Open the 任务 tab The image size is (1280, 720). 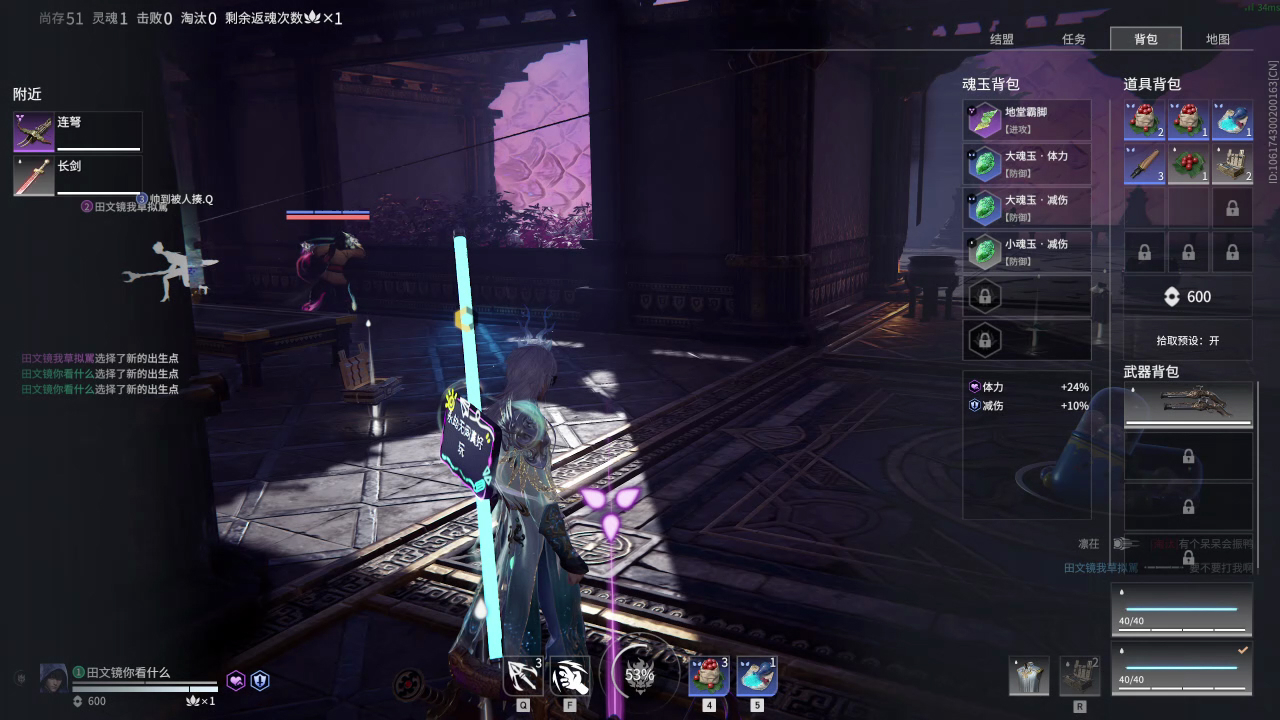[x=1073, y=39]
